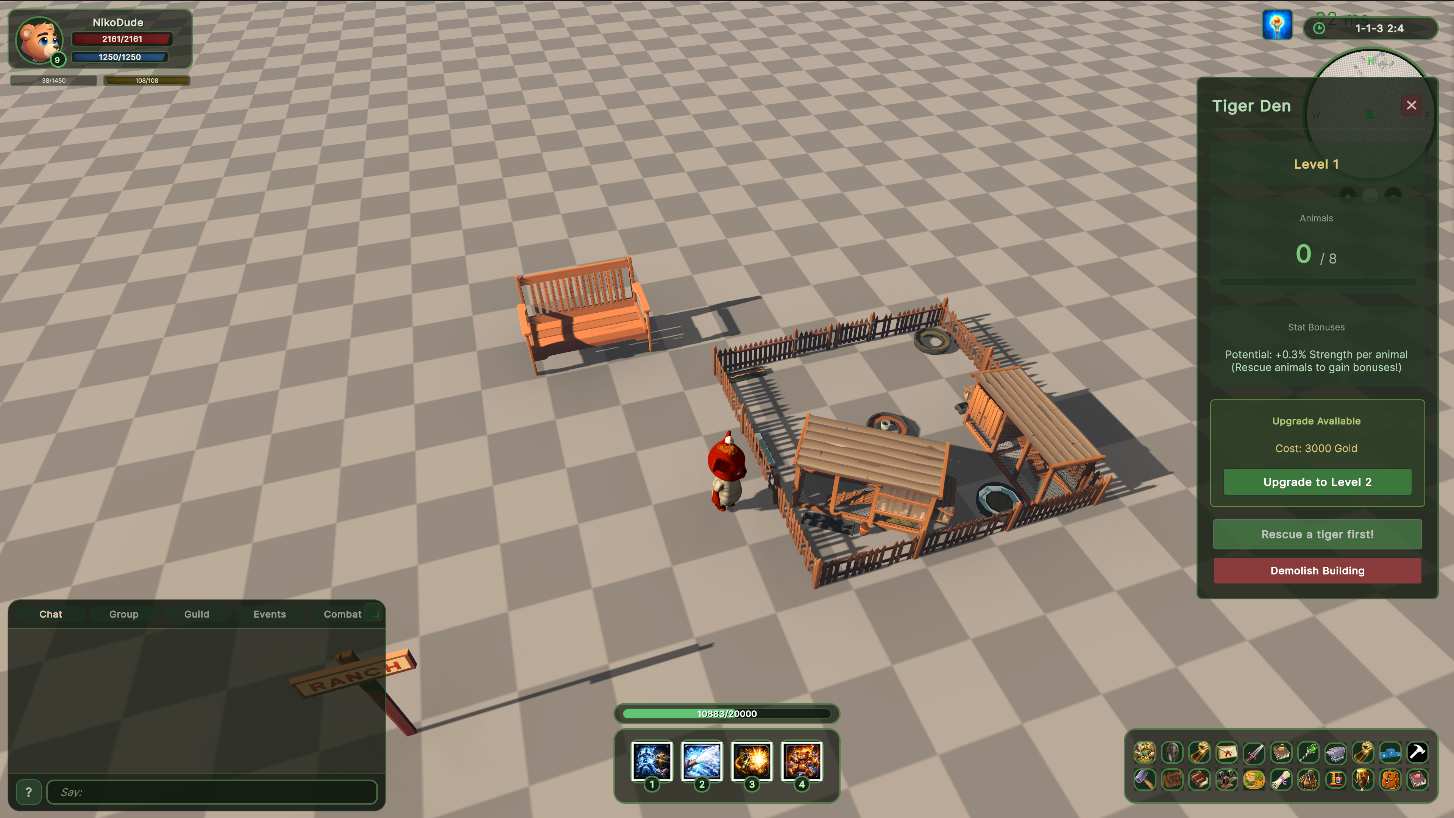Image resolution: width=1454 pixels, height=818 pixels.
Task: Open the Combat chat tab
Action: coord(342,614)
